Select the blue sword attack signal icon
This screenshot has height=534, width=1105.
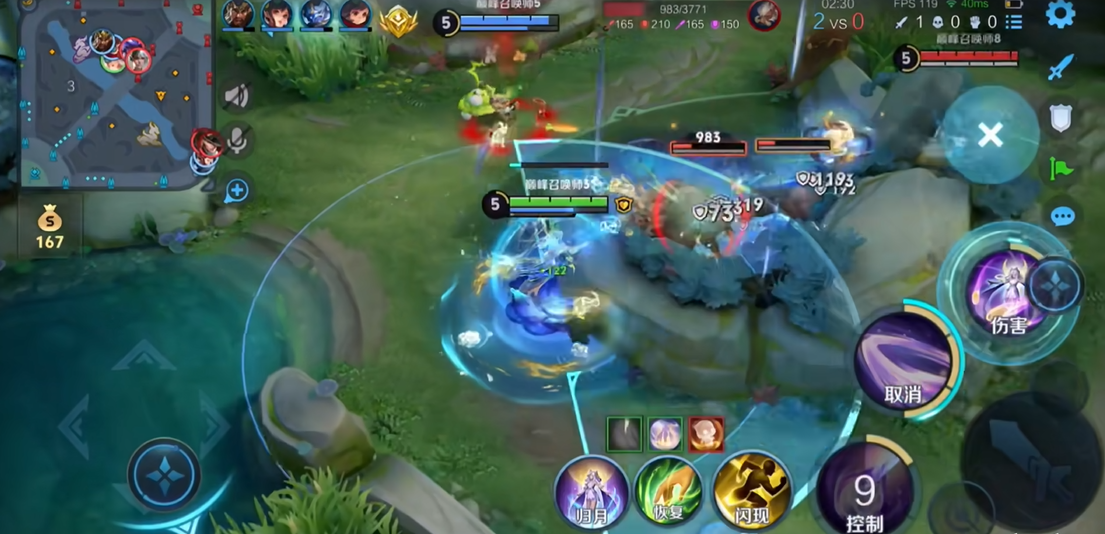tap(1060, 68)
